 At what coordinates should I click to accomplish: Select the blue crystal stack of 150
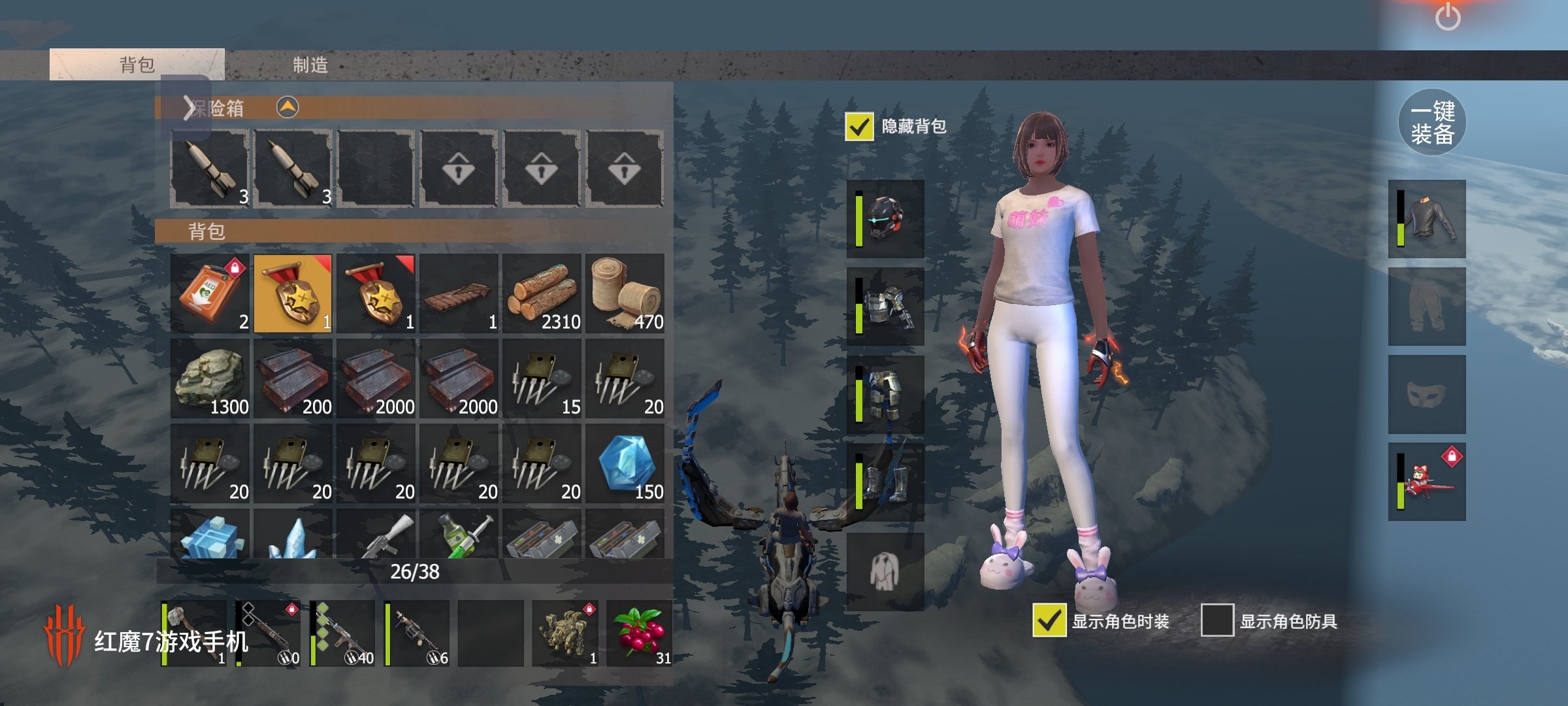tap(625, 463)
